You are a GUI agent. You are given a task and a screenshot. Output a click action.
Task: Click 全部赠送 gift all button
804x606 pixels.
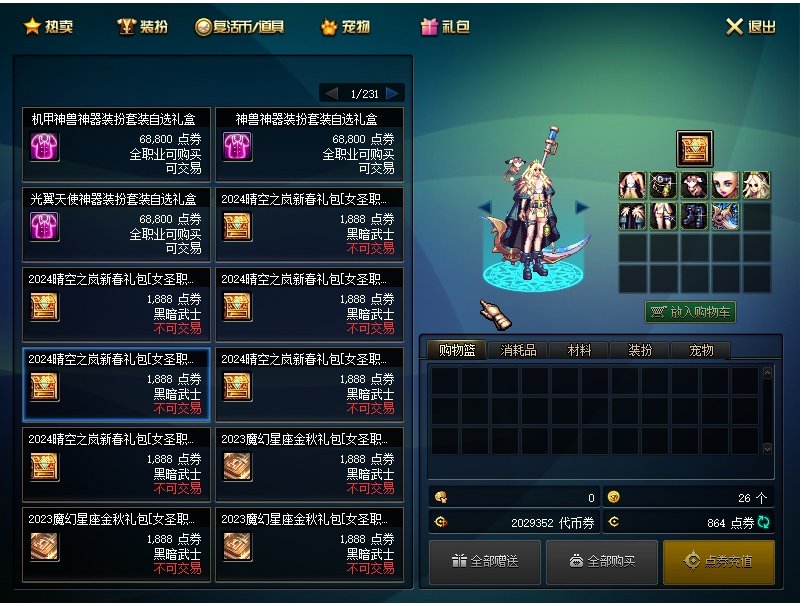[x=485, y=561]
